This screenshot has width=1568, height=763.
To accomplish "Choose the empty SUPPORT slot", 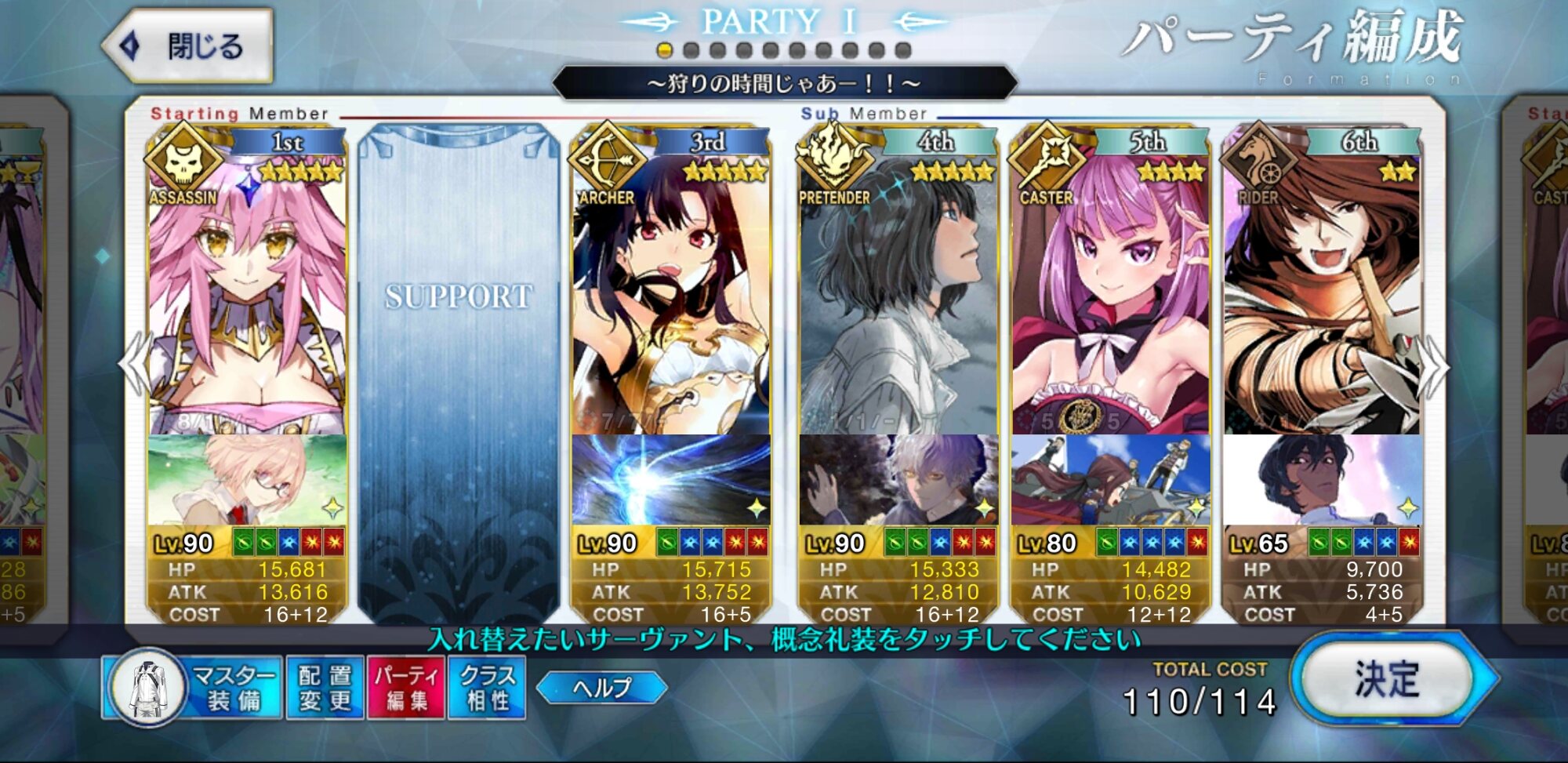I will click(459, 369).
